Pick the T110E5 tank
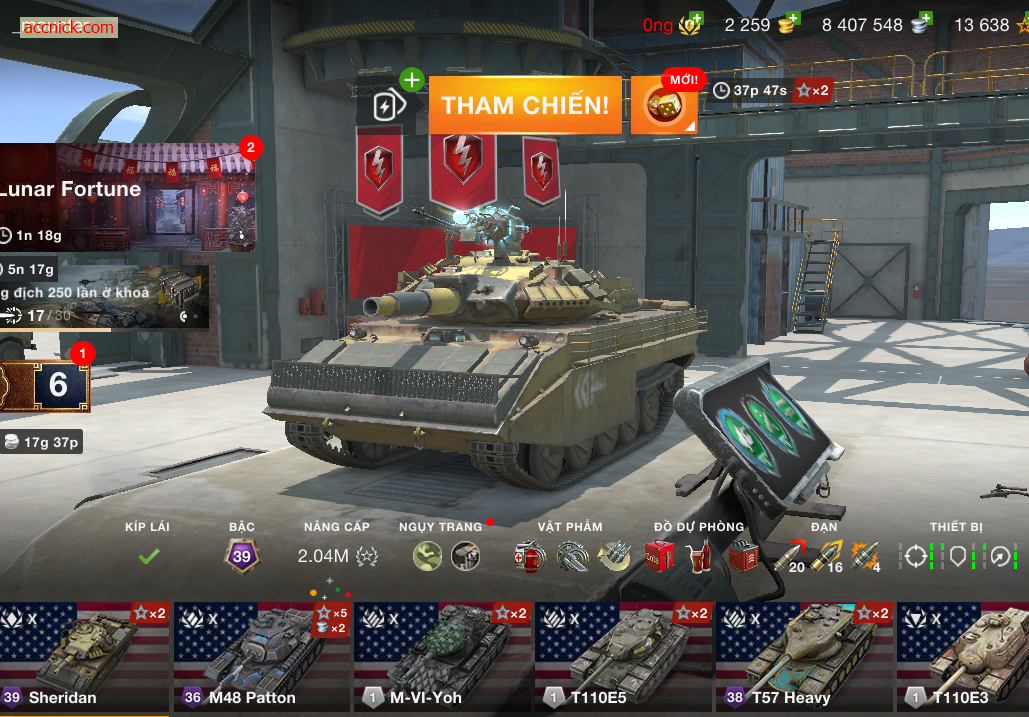 coord(623,655)
